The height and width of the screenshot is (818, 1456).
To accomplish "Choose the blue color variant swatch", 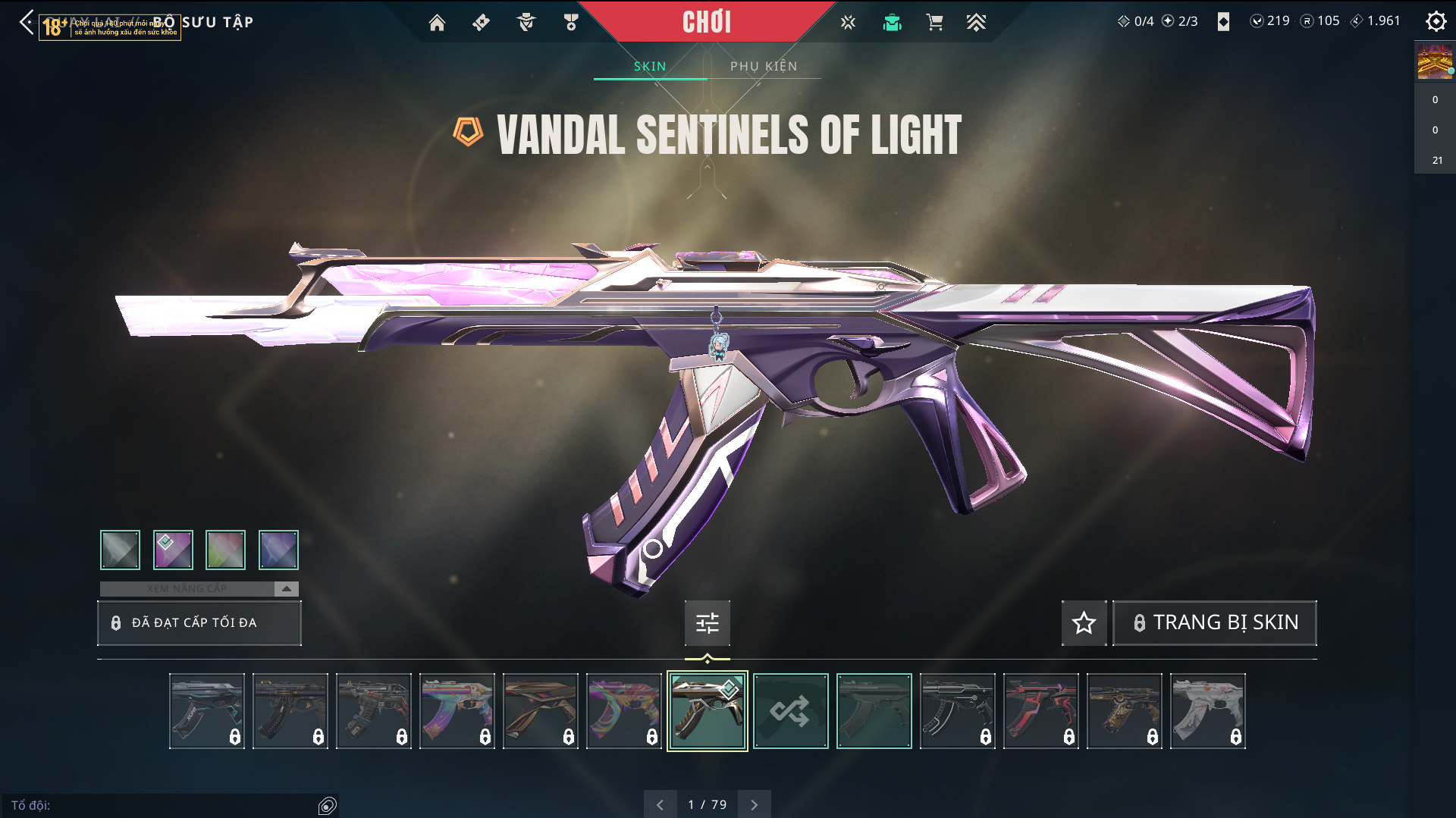I will (x=278, y=550).
